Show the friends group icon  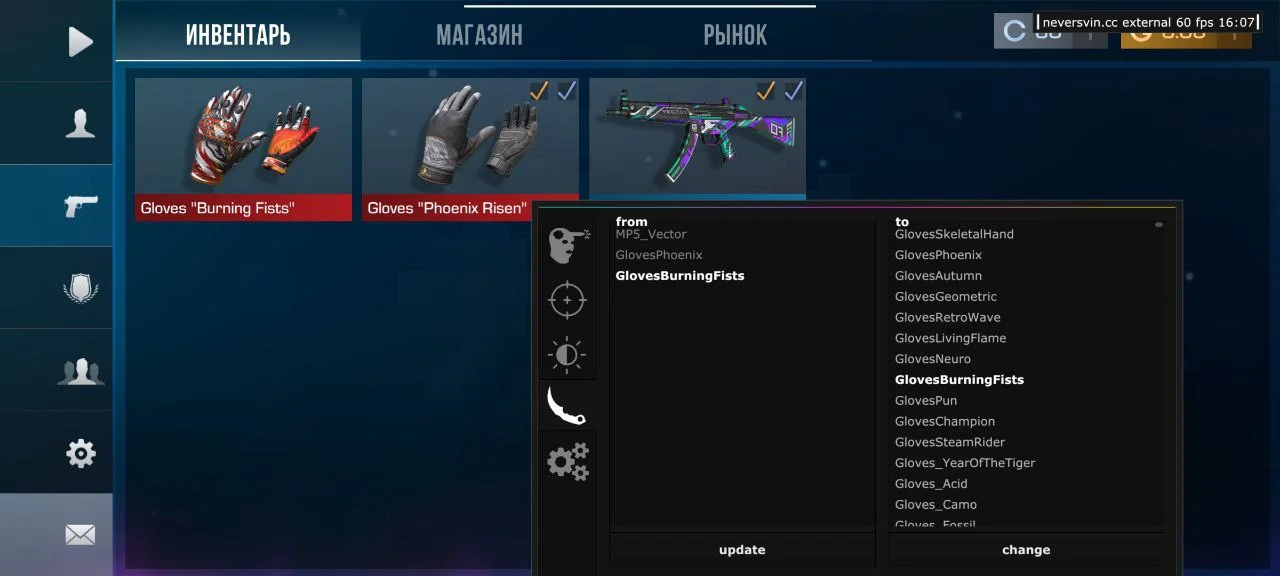coord(80,371)
